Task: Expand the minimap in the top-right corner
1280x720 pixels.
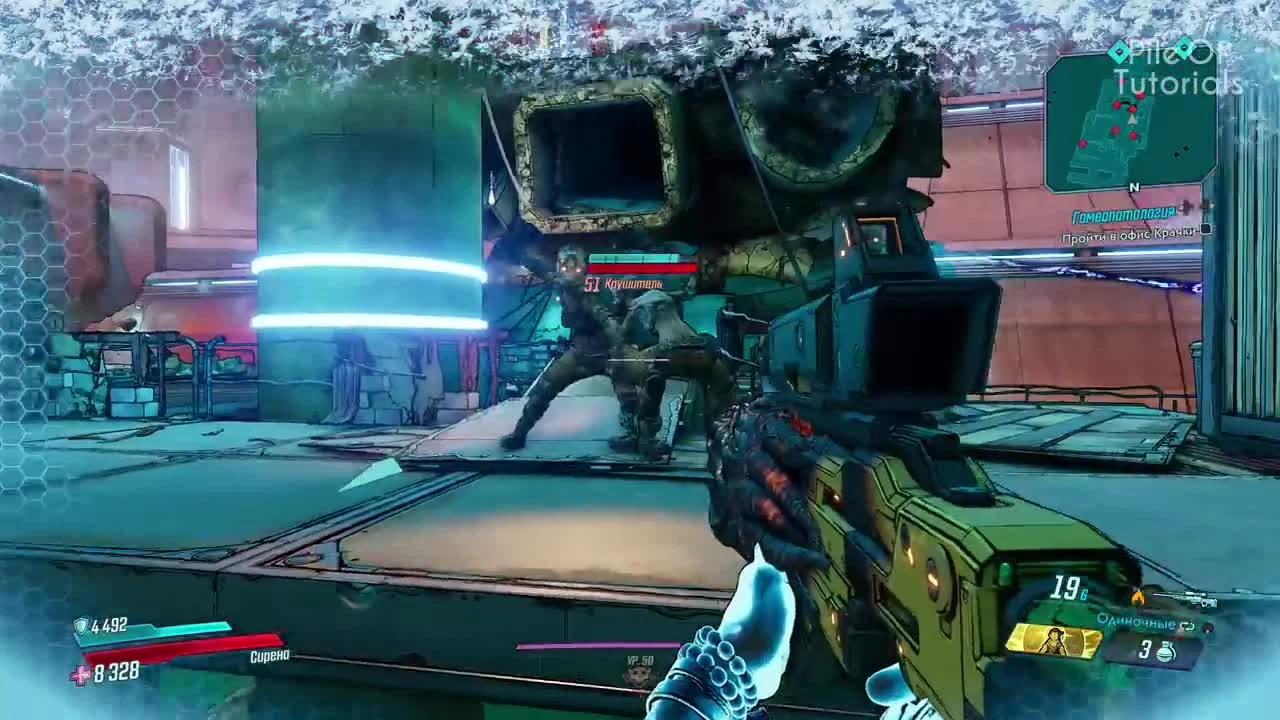Action: [1130, 125]
